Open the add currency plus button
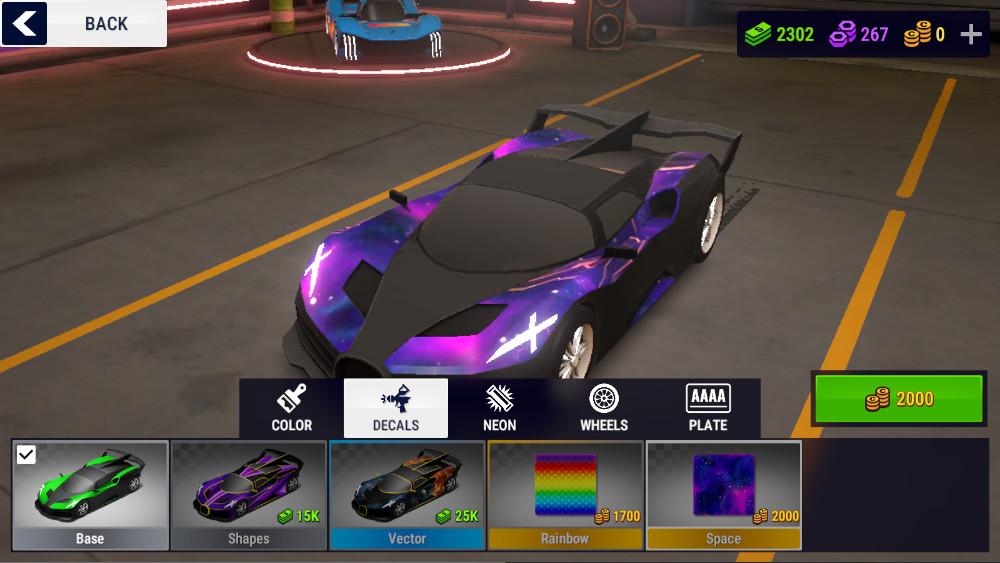The height and width of the screenshot is (563, 1000). pyautogui.click(x=971, y=35)
